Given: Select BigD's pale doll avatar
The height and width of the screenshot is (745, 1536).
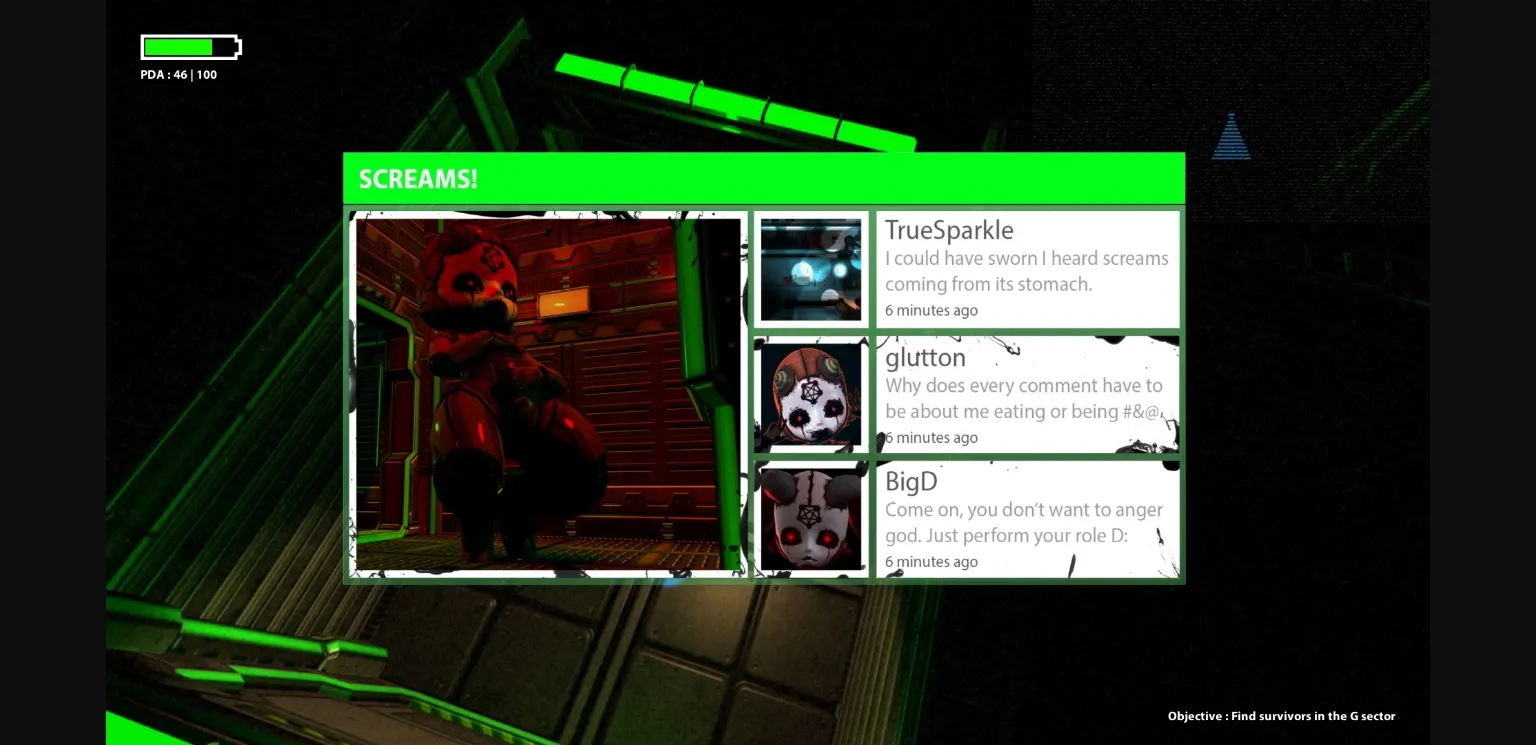Looking at the screenshot, I should point(811,516).
